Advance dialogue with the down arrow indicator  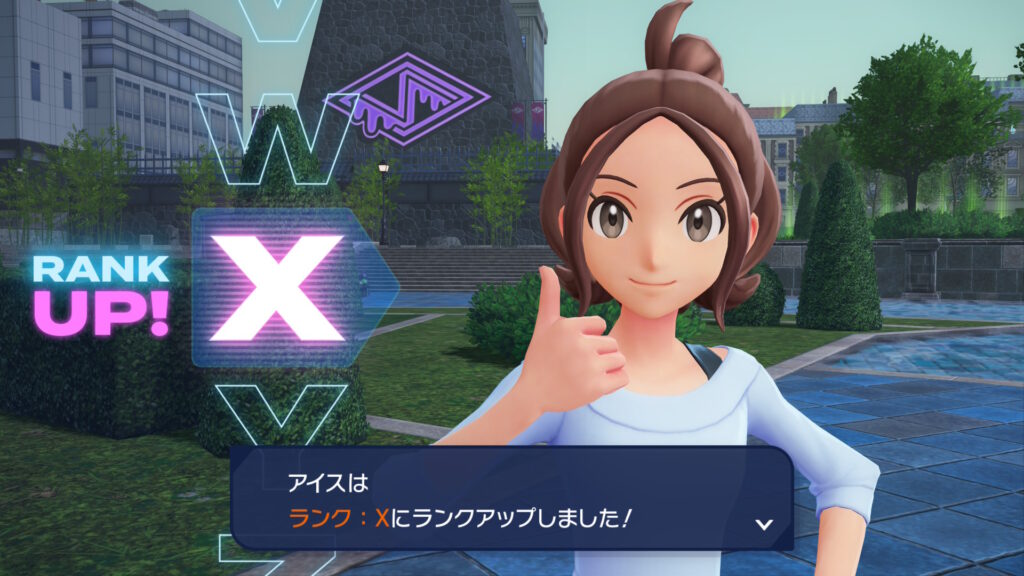(764, 523)
